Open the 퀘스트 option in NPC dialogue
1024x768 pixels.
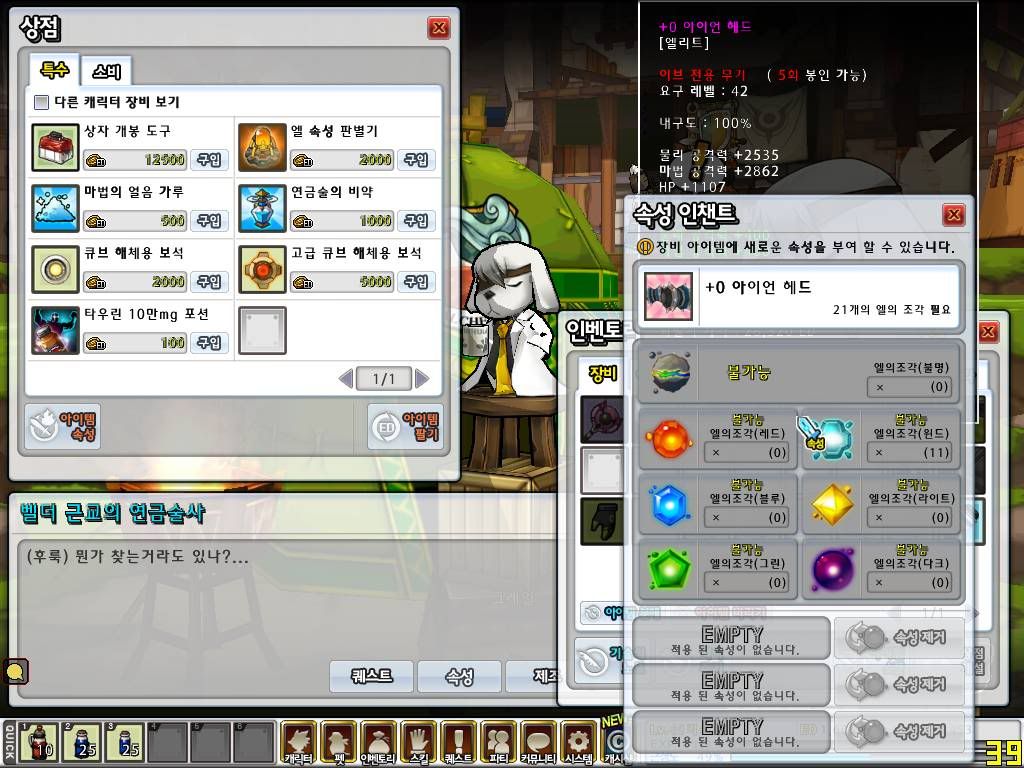pyautogui.click(x=372, y=677)
